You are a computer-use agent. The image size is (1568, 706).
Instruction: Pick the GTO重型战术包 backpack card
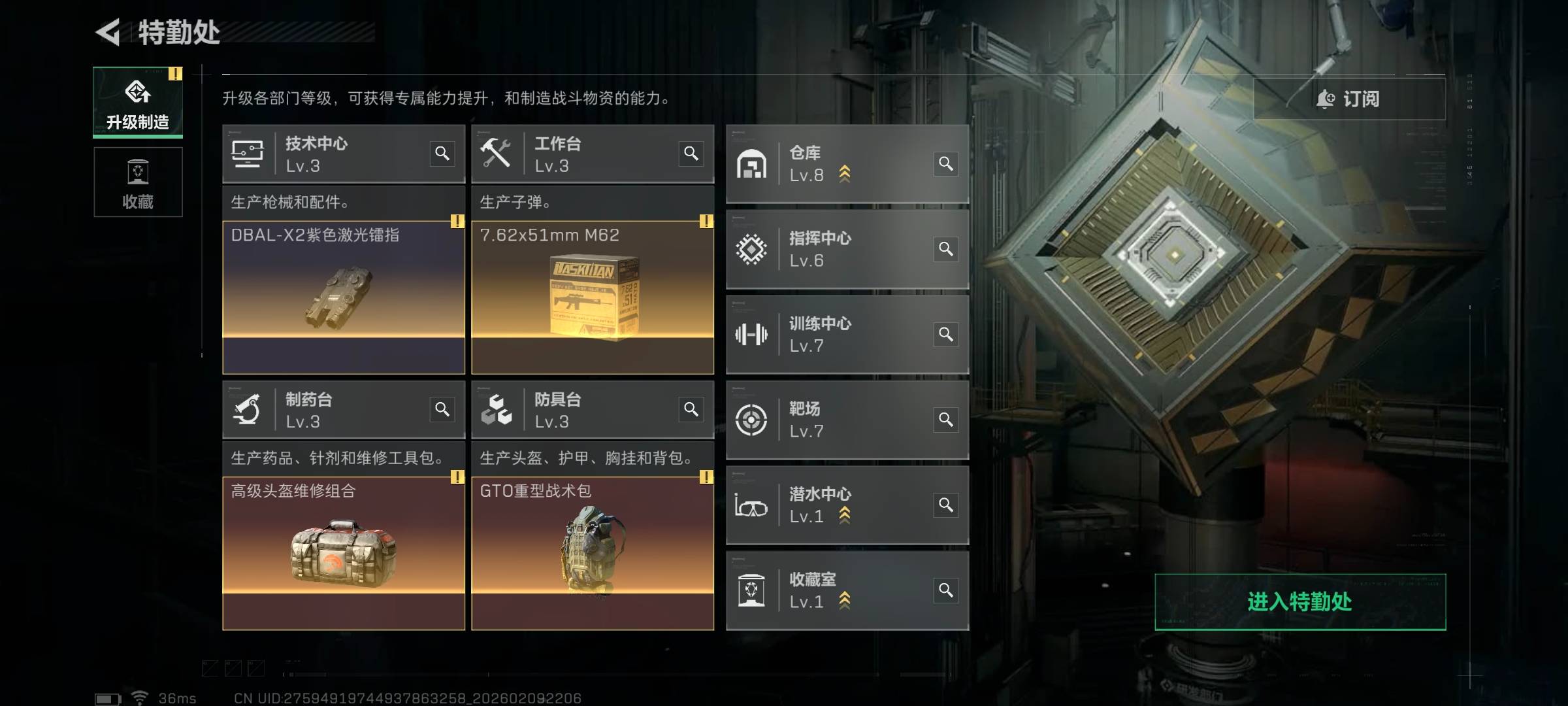[x=593, y=553]
